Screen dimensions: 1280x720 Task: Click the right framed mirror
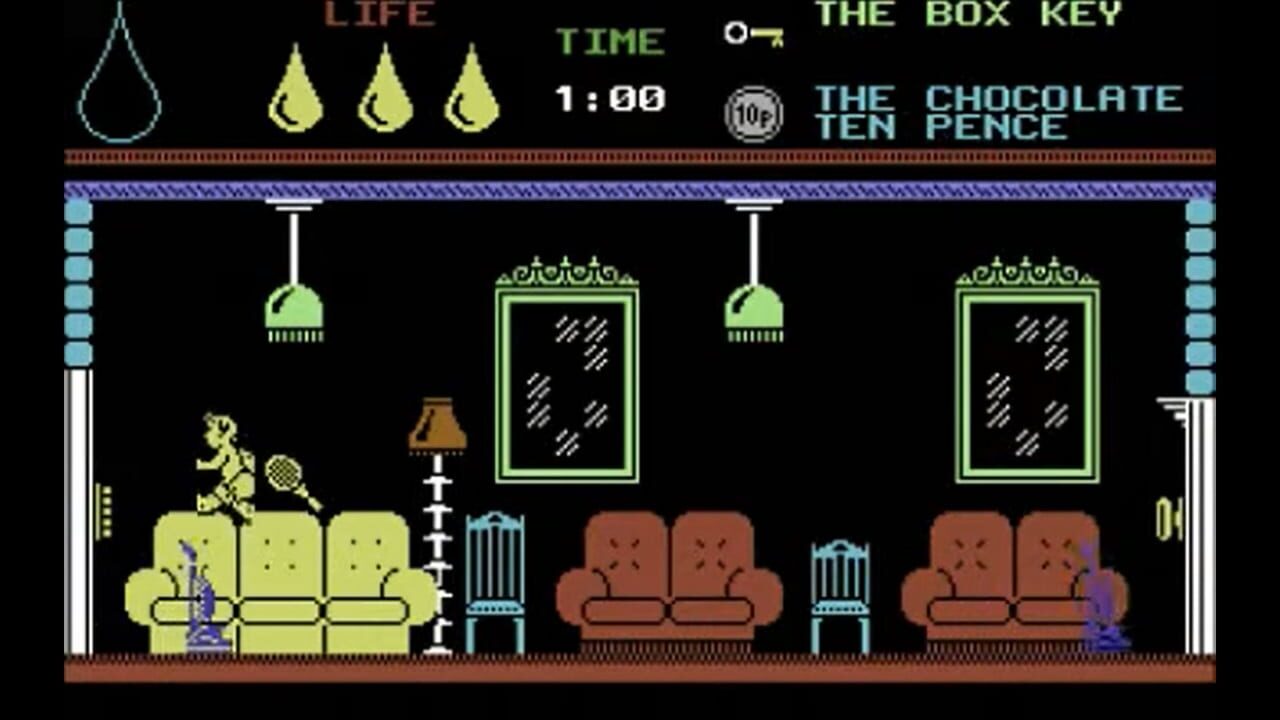(x=1026, y=385)
